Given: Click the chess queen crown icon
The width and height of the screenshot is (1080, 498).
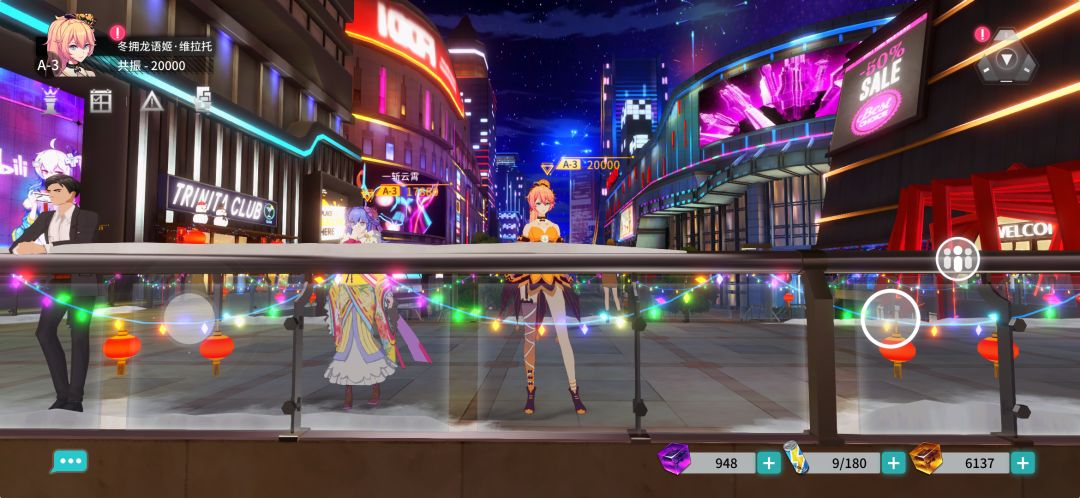Looking at the screenshot, I should (x=50, y=100).
